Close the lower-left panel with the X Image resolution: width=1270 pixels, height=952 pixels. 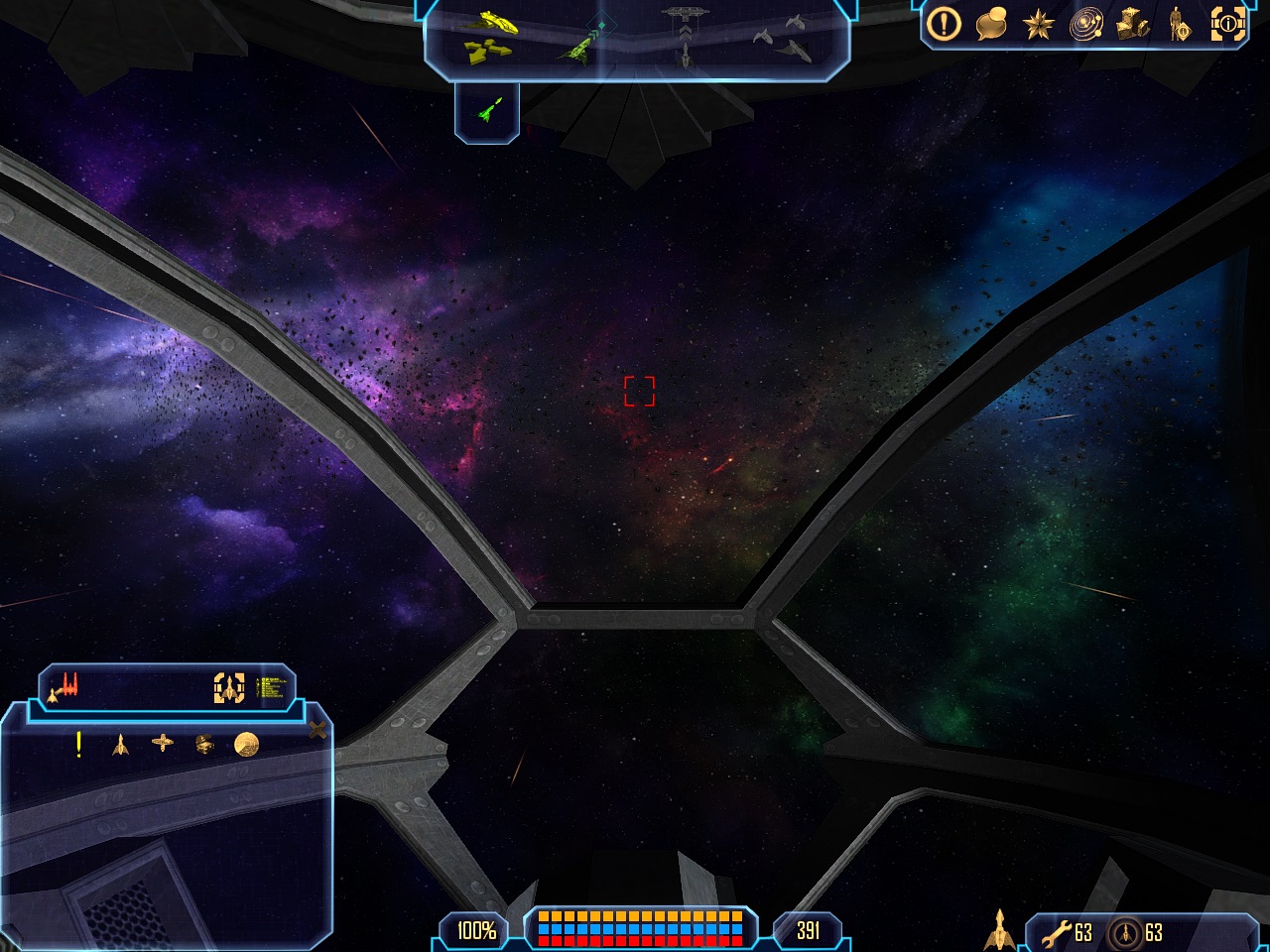(x=317, y=731)
